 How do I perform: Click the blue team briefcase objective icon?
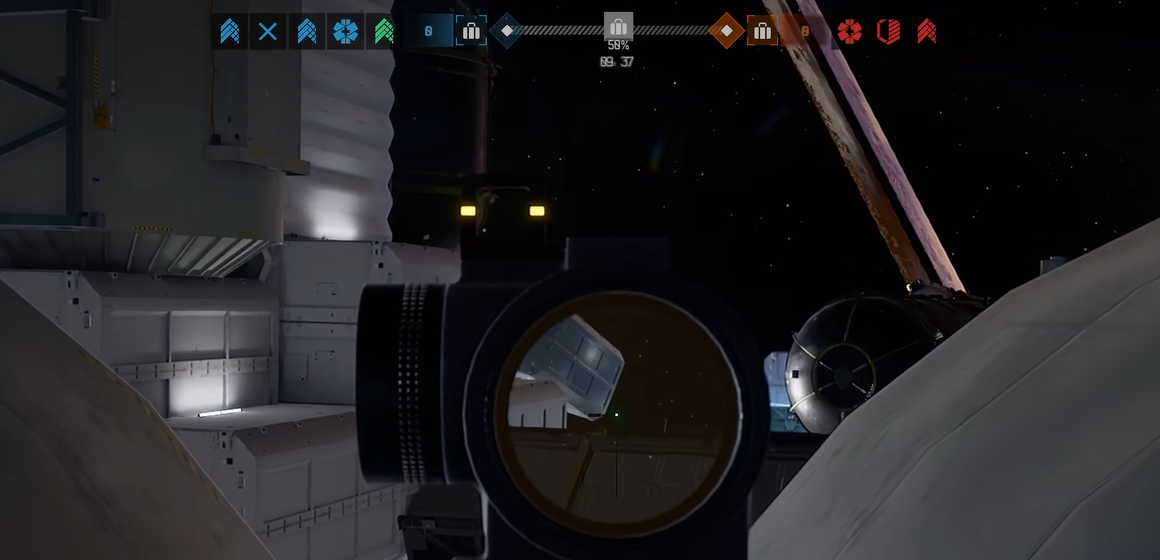[471, 31]
